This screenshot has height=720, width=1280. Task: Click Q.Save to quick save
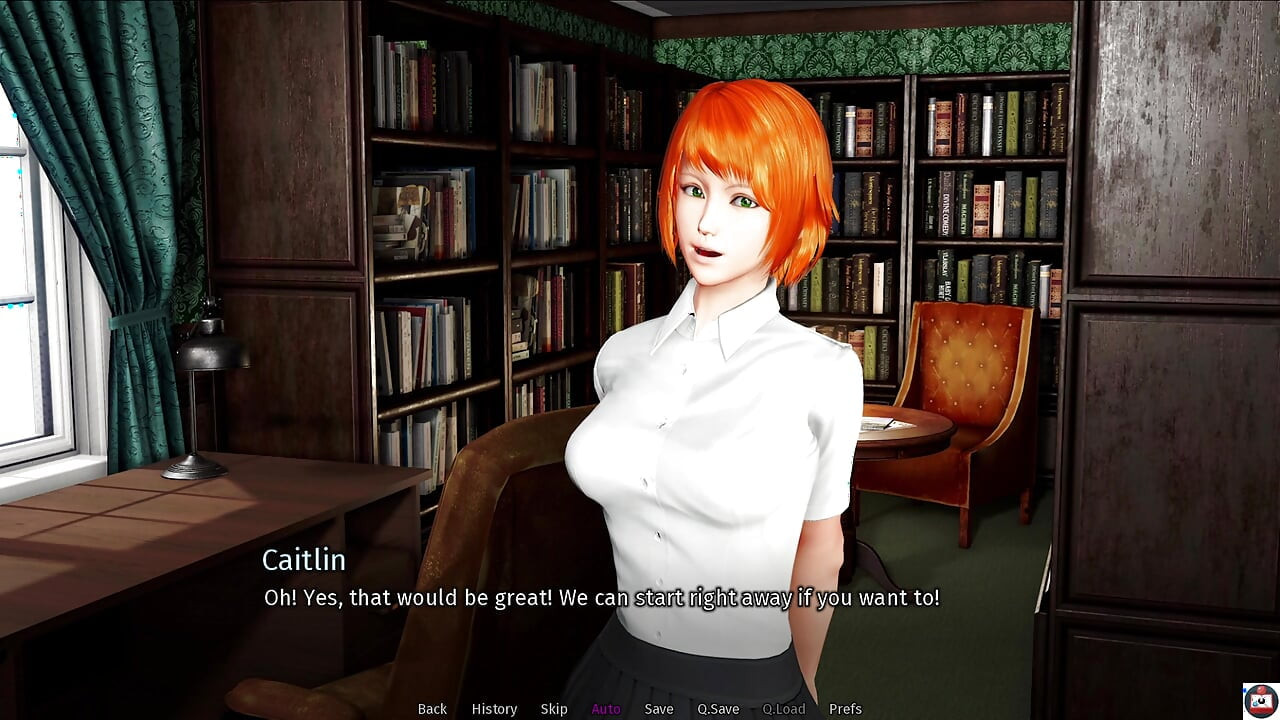718,709
